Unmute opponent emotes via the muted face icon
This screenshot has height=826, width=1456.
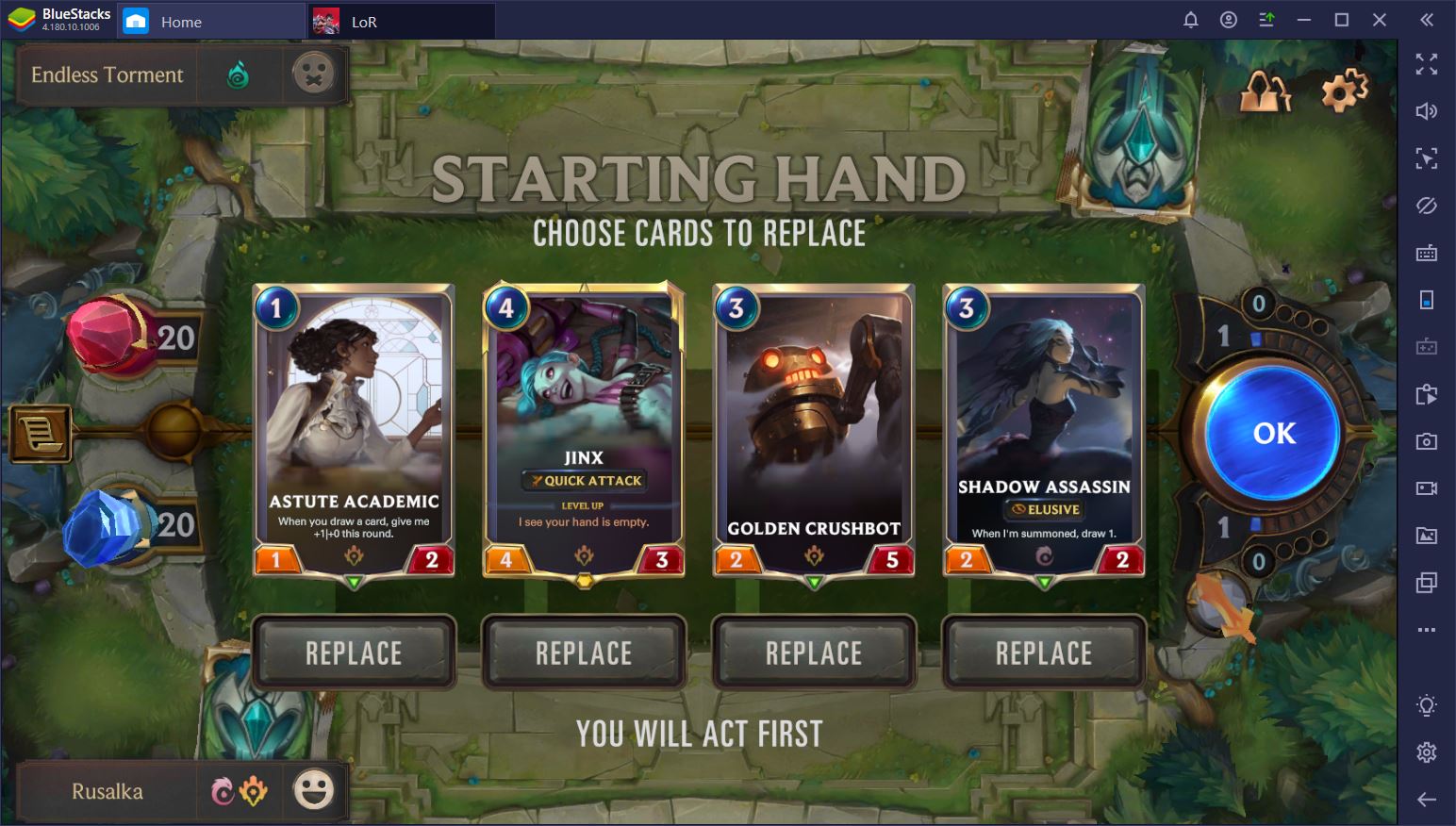pyautogui.click(x=314, y=74)
